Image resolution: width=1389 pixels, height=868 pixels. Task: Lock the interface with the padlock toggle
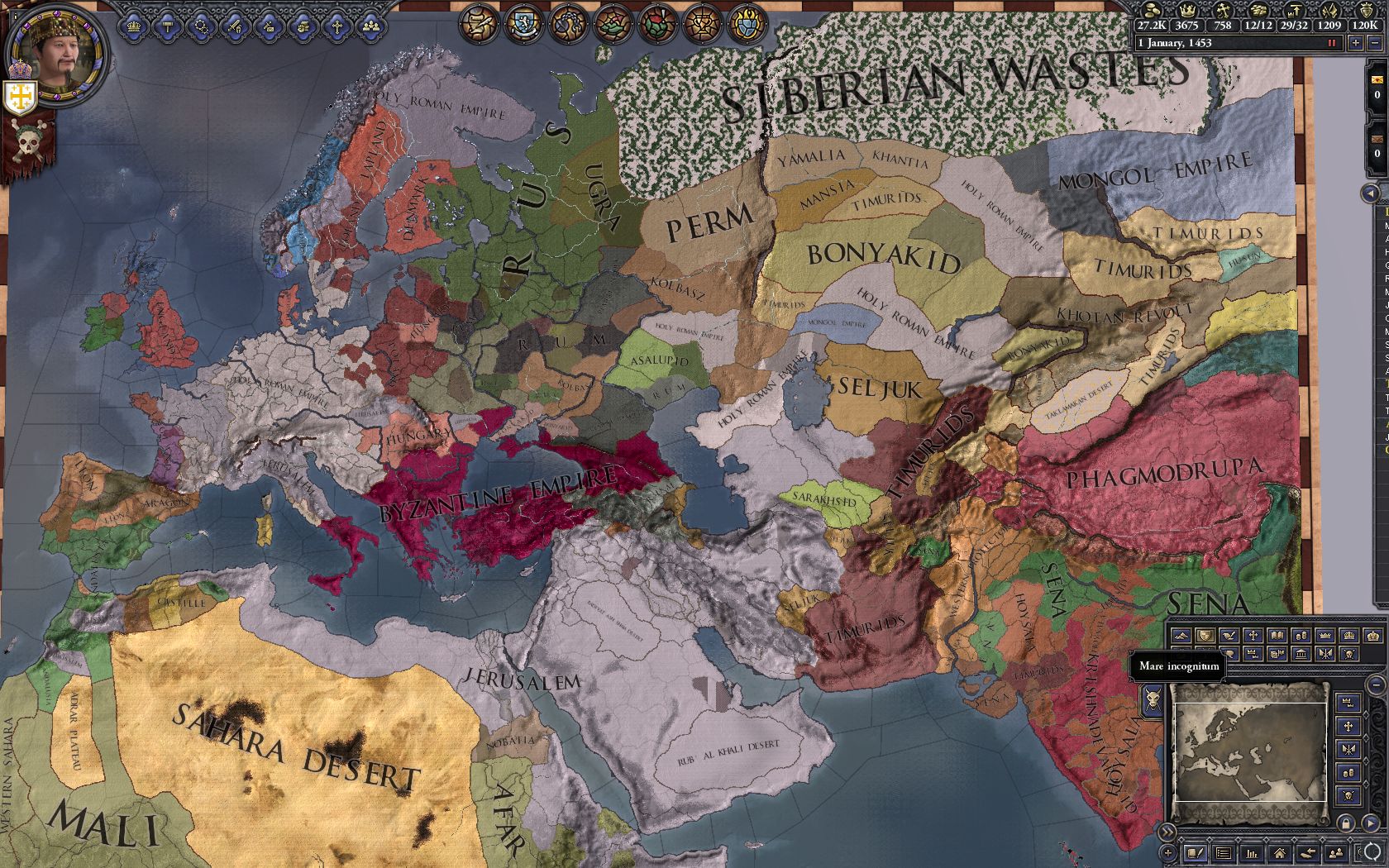(x=1347, y=824)
